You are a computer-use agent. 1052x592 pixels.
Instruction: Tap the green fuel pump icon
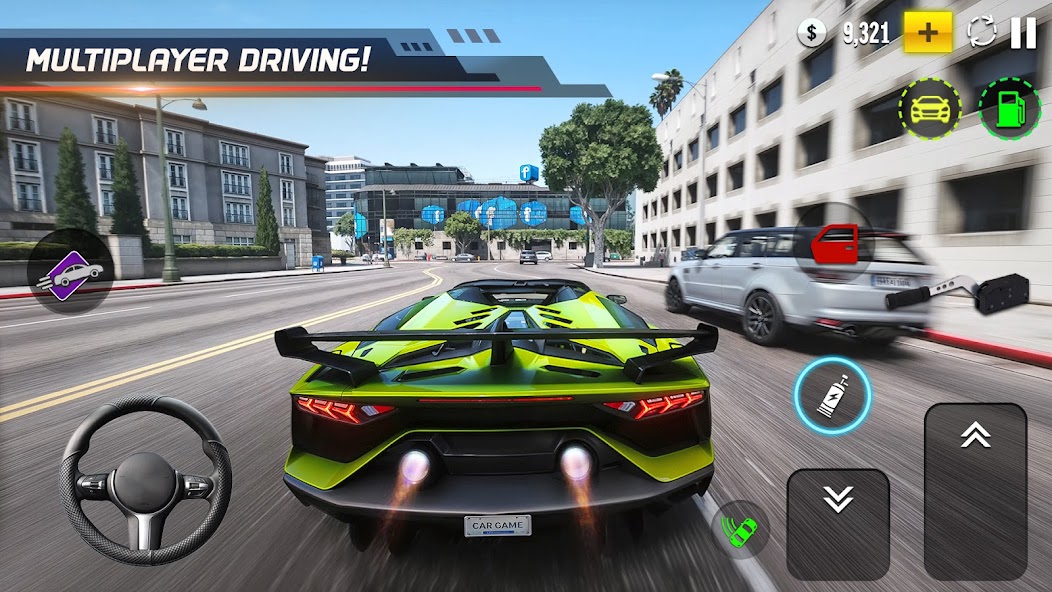pos(1009,109)
